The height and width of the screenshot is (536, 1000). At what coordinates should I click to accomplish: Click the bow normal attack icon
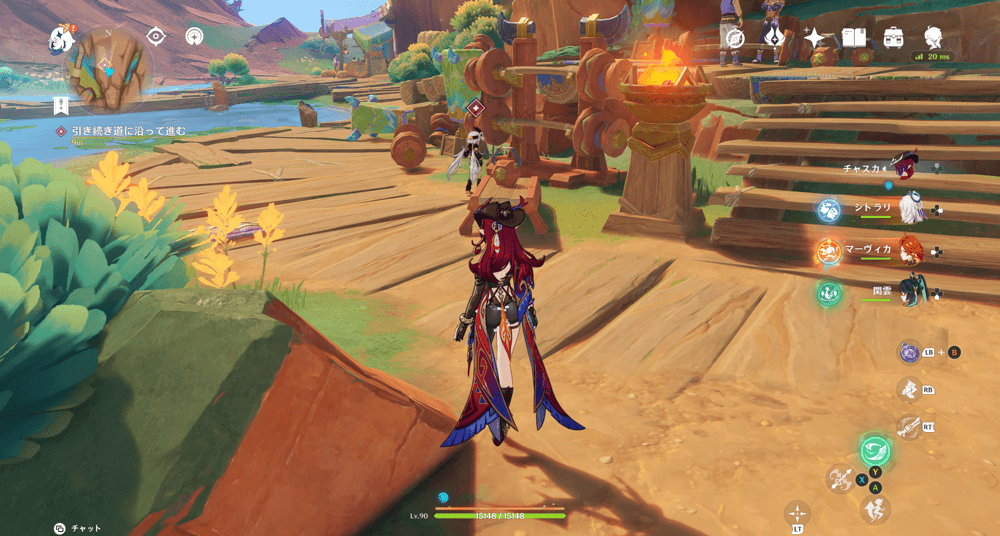(840, 478)
